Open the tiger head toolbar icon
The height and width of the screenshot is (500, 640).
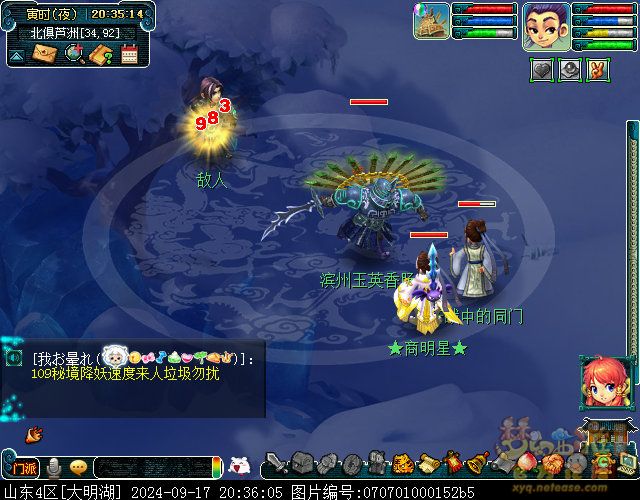click(402, 464)
